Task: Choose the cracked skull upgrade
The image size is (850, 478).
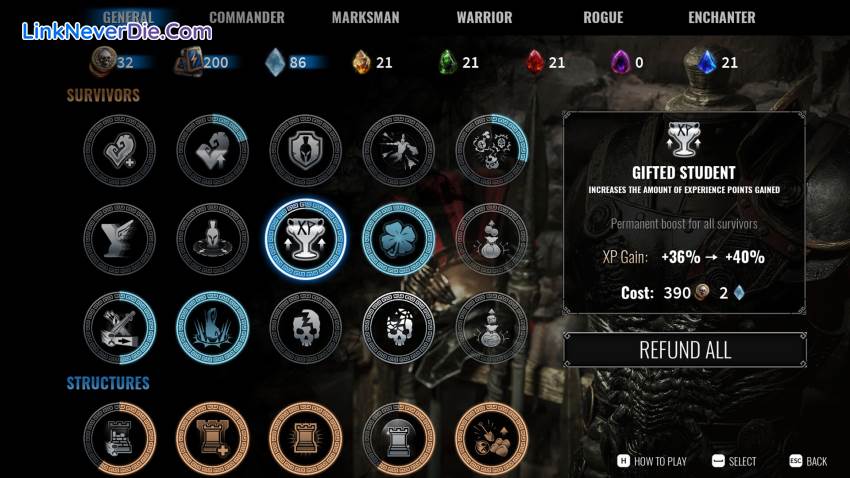Action: click(x=305, y=328)
